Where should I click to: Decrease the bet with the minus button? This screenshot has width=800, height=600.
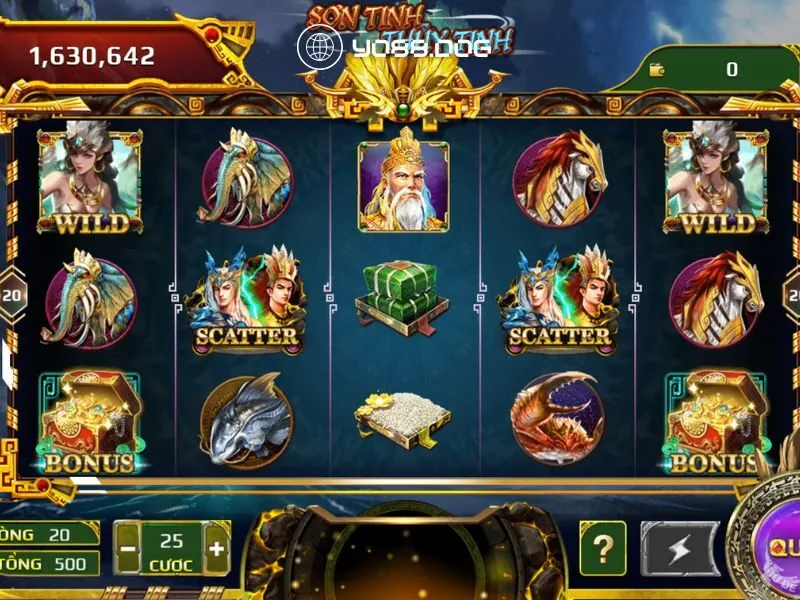(x=128, y=549)
